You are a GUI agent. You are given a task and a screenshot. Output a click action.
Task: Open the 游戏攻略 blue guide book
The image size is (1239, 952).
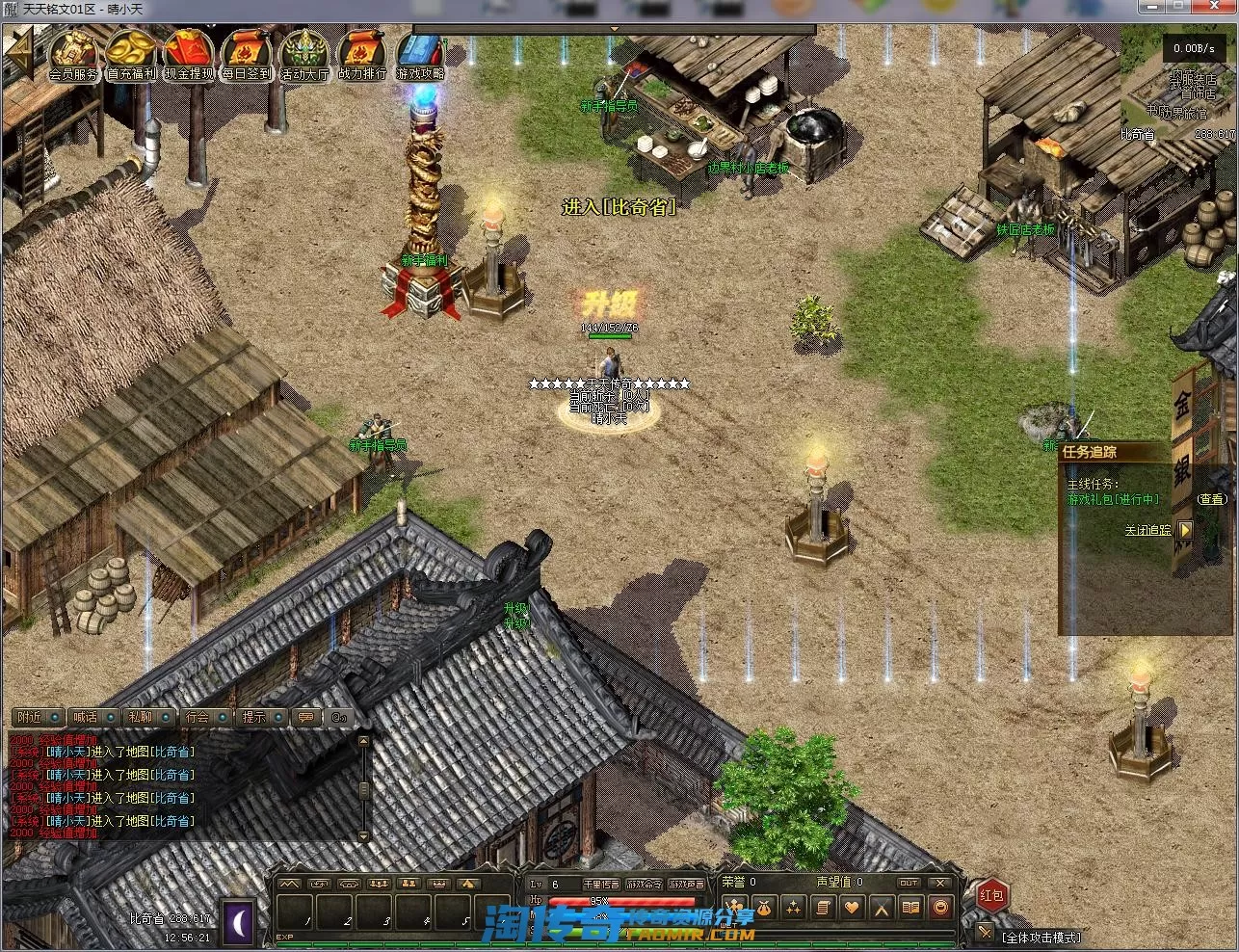point(420,55)
